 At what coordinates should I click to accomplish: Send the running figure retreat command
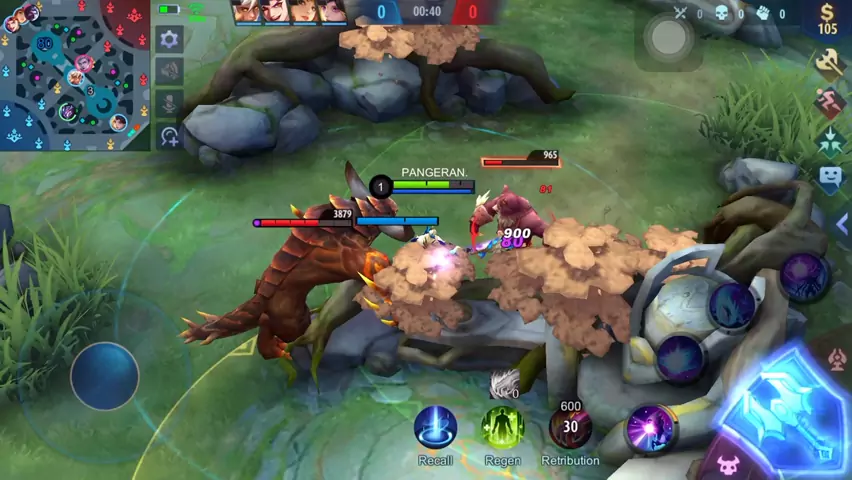(x=829, y=101)
